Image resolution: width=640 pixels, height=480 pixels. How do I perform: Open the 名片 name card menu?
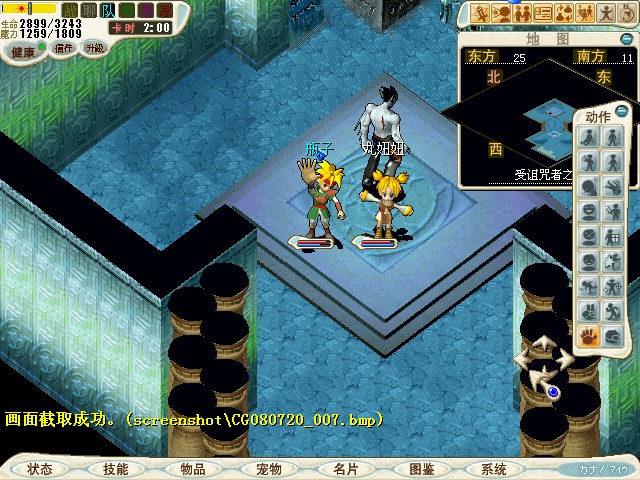345,469
